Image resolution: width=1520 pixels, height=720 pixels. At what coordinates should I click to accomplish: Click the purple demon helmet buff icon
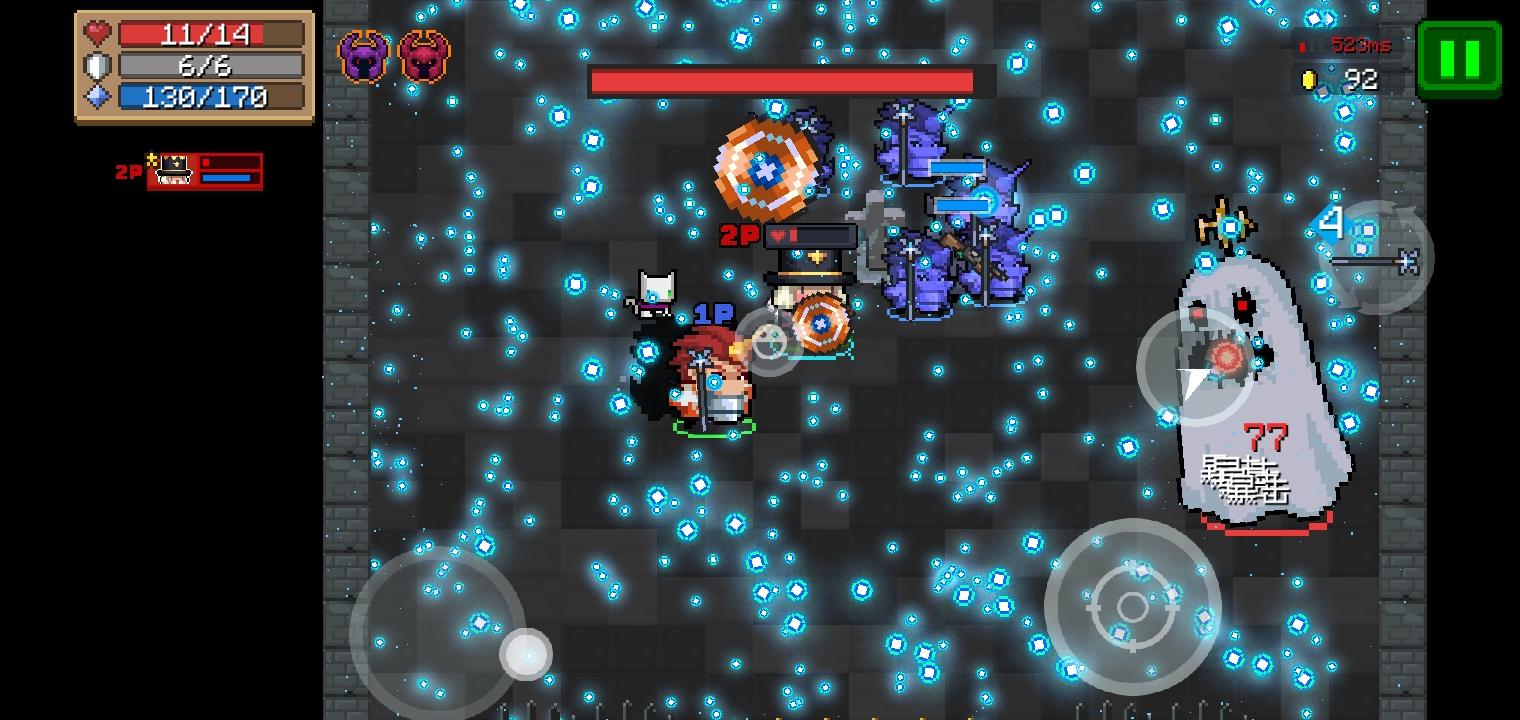point(364,58)
